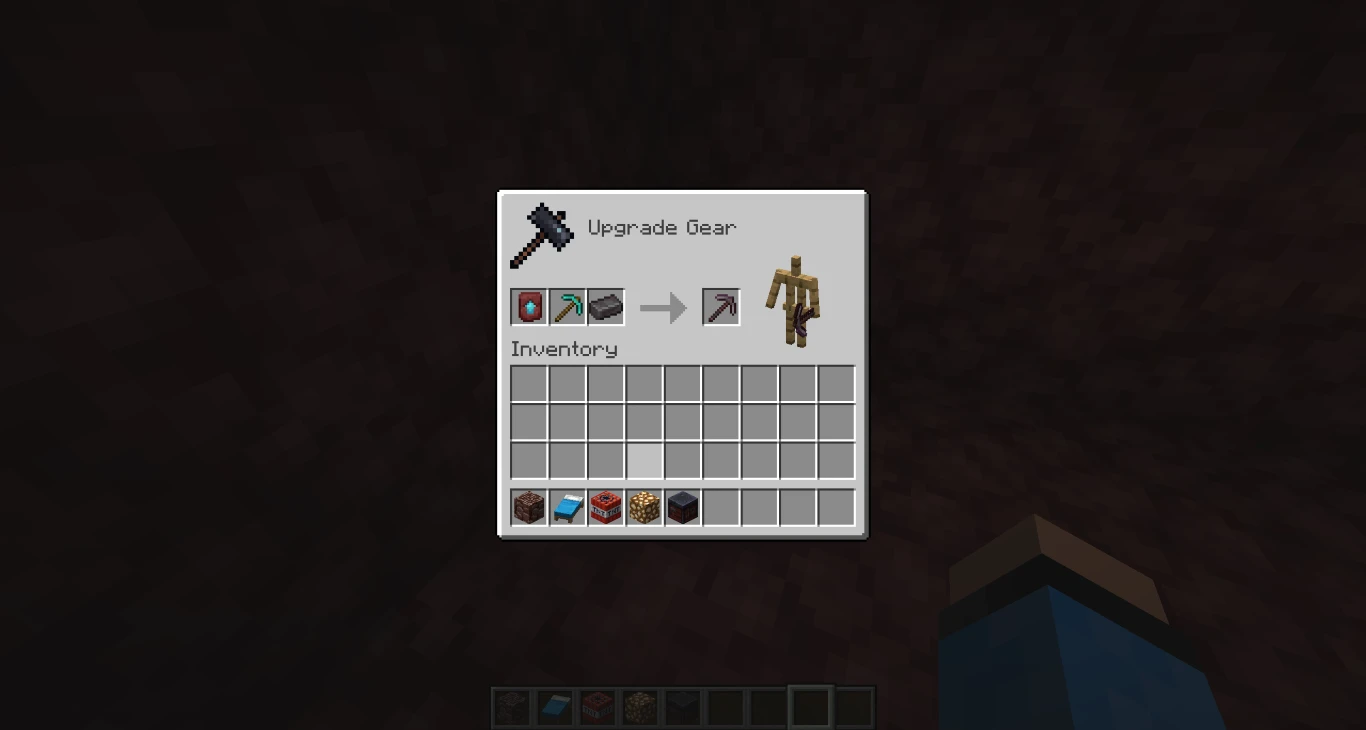Collect the upgraded netherite pickaxe result
The height and width of the screenshot is (730, 1366).
(x=721, y=307)
